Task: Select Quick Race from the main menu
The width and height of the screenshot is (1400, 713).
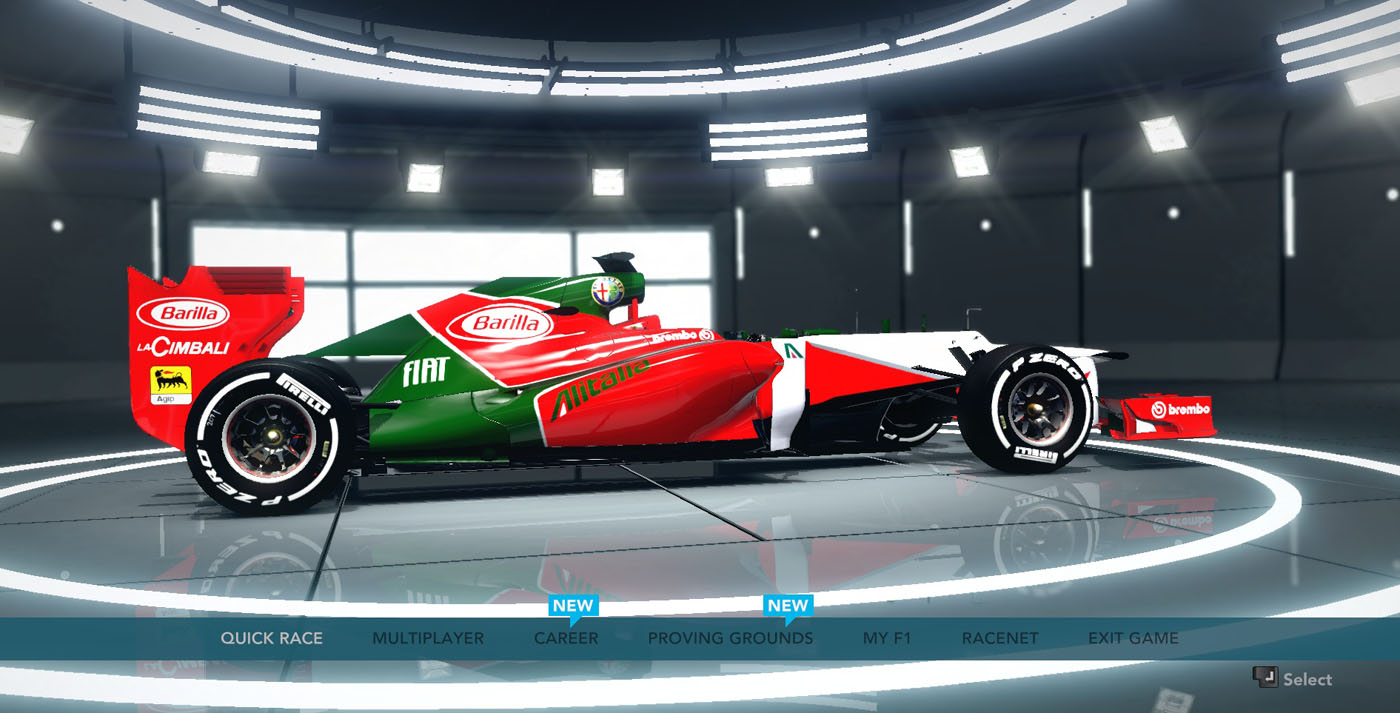Action: (271, 638)
